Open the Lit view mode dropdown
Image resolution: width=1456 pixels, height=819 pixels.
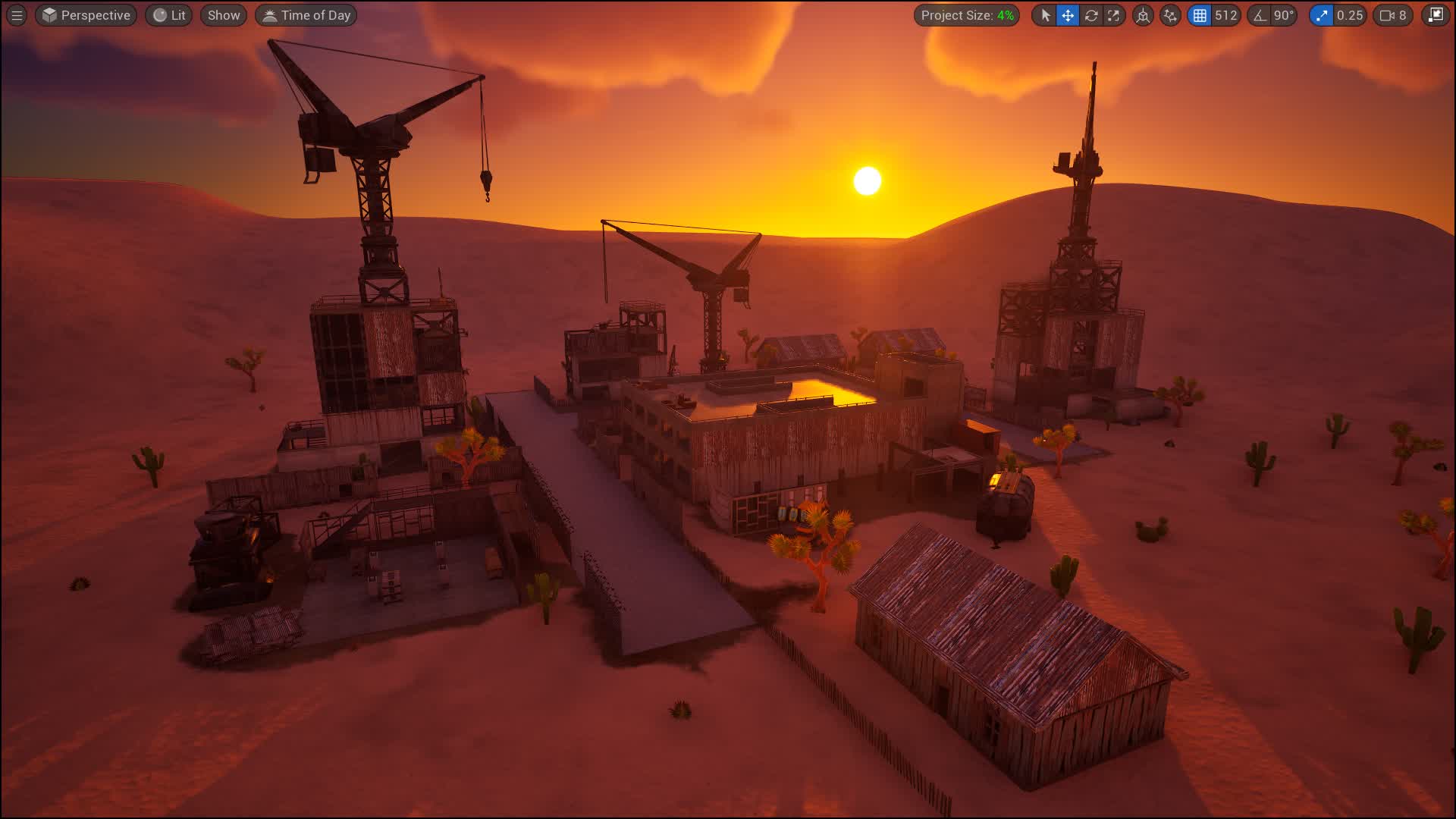168,14
